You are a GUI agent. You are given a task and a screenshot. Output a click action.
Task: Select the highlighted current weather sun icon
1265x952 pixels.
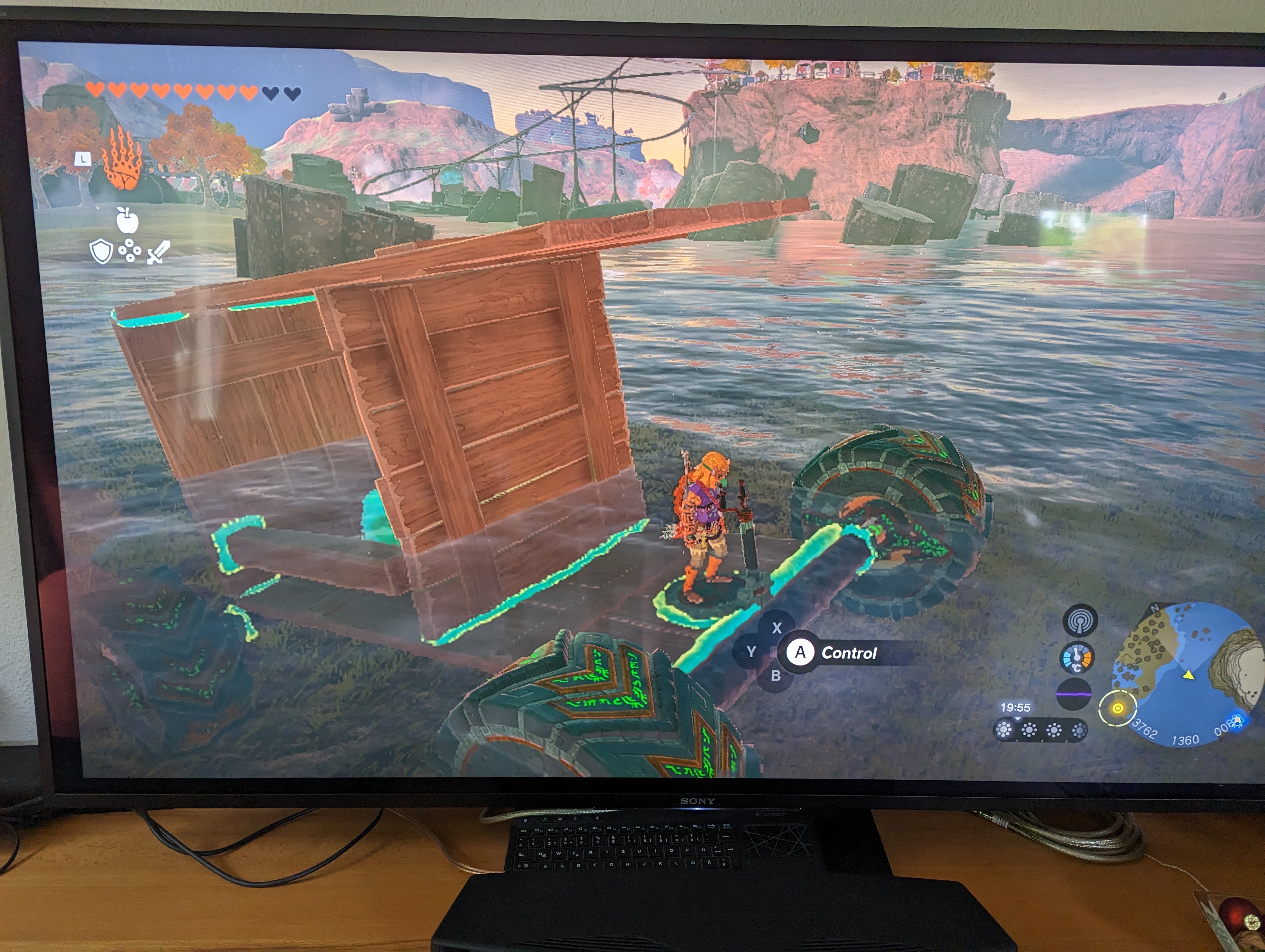[x=1004, y=730]
